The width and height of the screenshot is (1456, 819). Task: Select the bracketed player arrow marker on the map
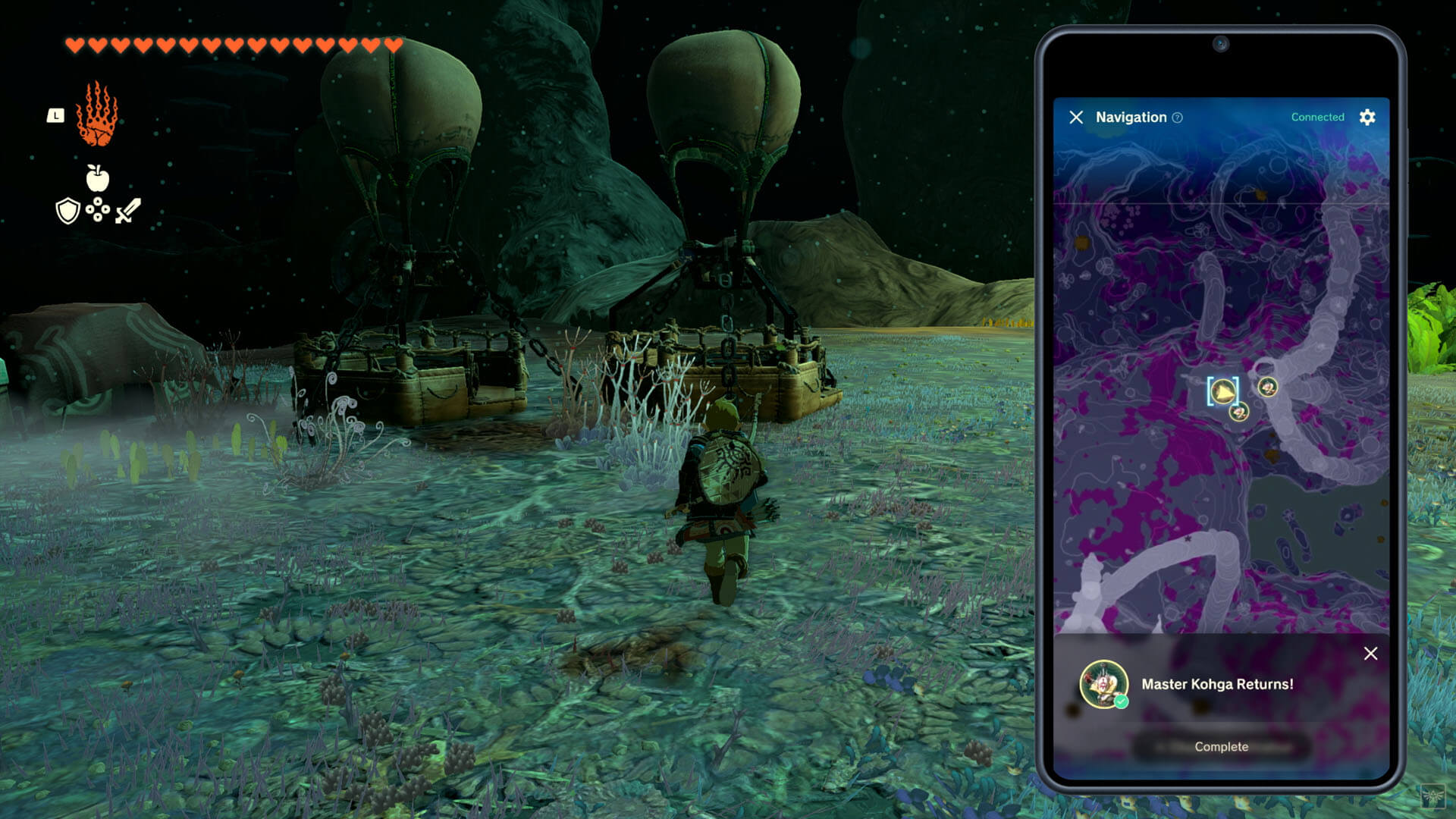1222,391
